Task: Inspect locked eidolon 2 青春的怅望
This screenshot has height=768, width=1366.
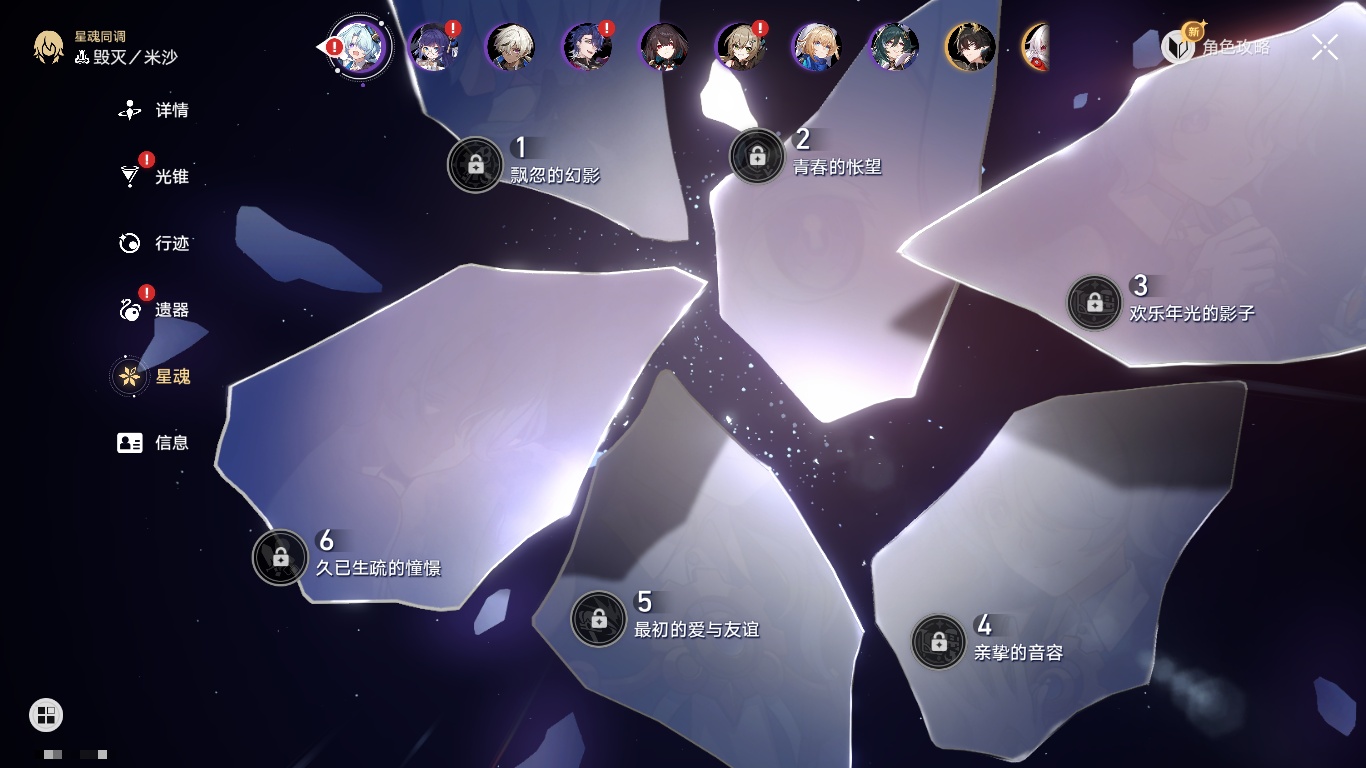Action: coord(757,156)
